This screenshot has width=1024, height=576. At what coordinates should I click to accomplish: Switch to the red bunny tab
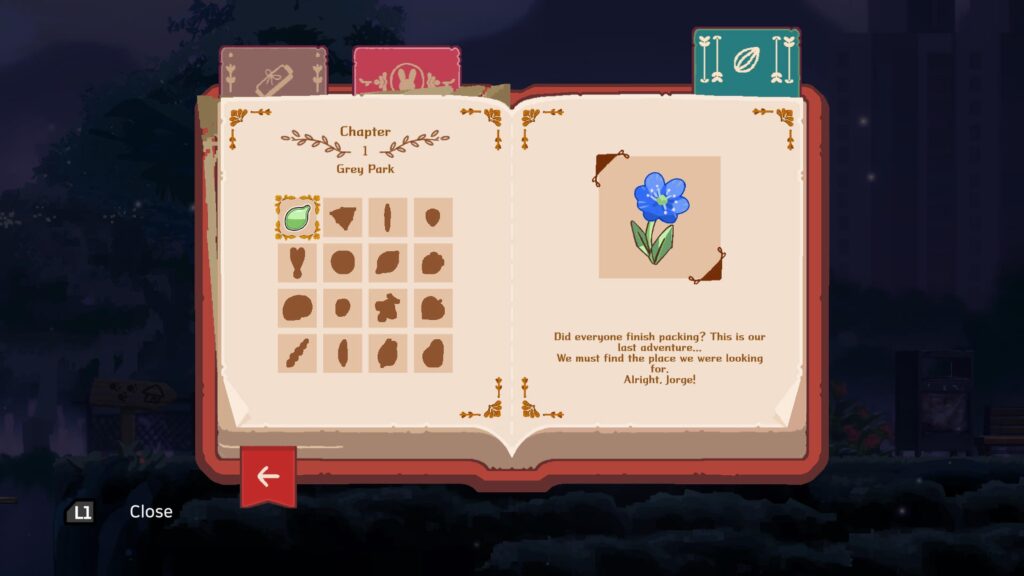click(x=406, y=71)
